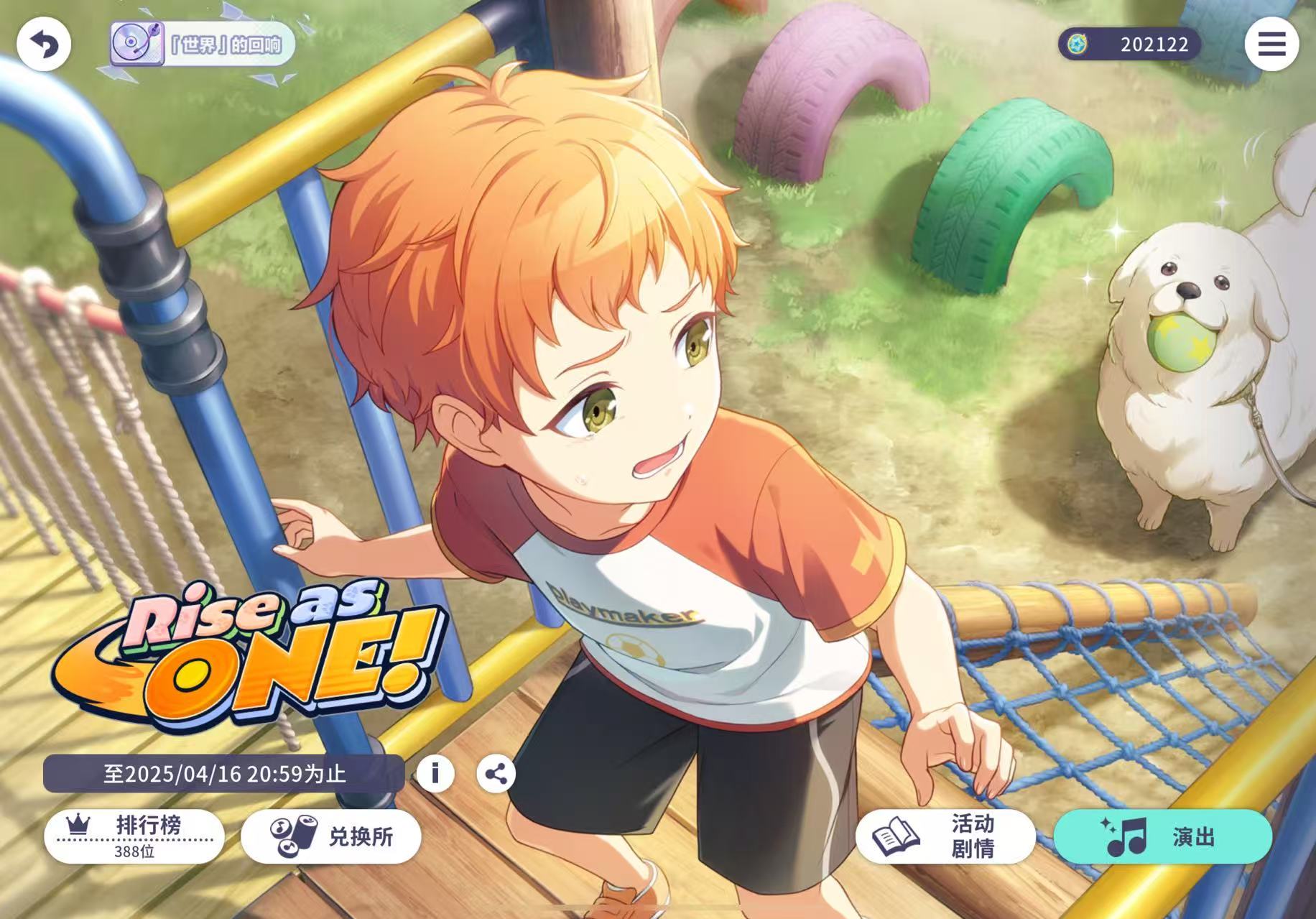The height and width of the screenshot is (919, 1316).
Task: Share the event via share icon
Action: (496, 774)
